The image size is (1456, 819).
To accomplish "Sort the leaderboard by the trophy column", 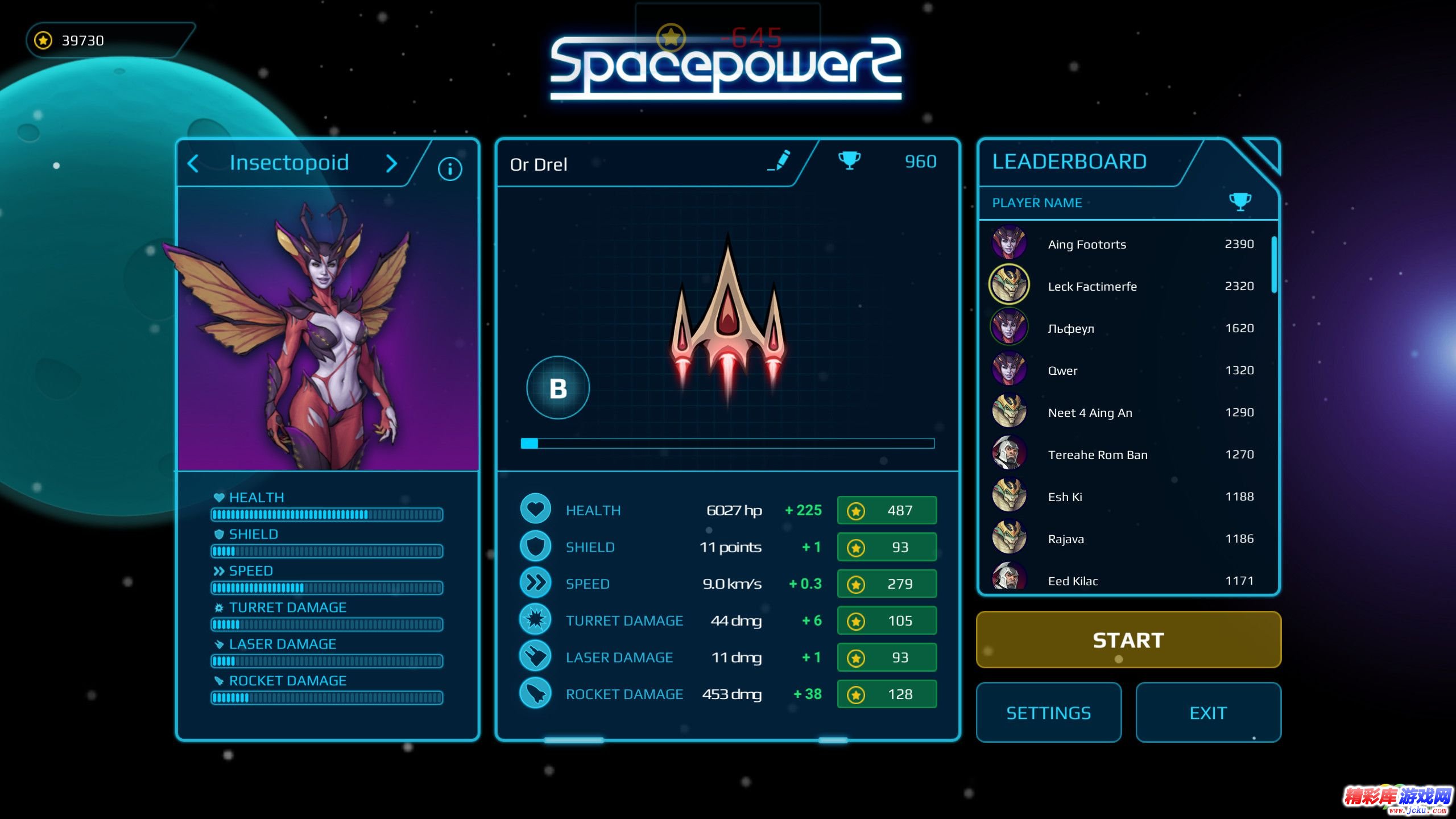I will pos(1240,201).
